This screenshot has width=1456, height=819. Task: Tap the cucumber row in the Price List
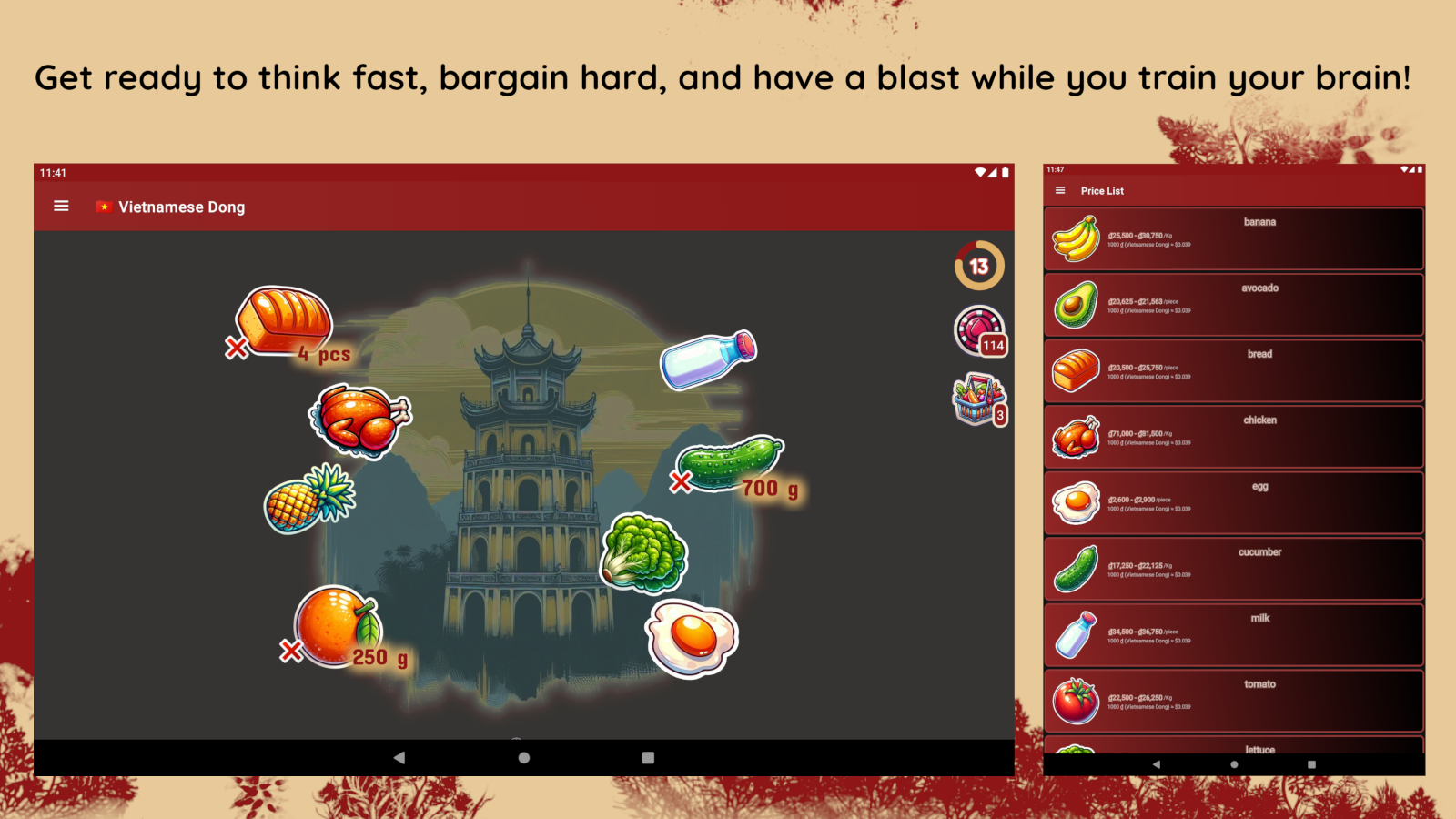1233,570
